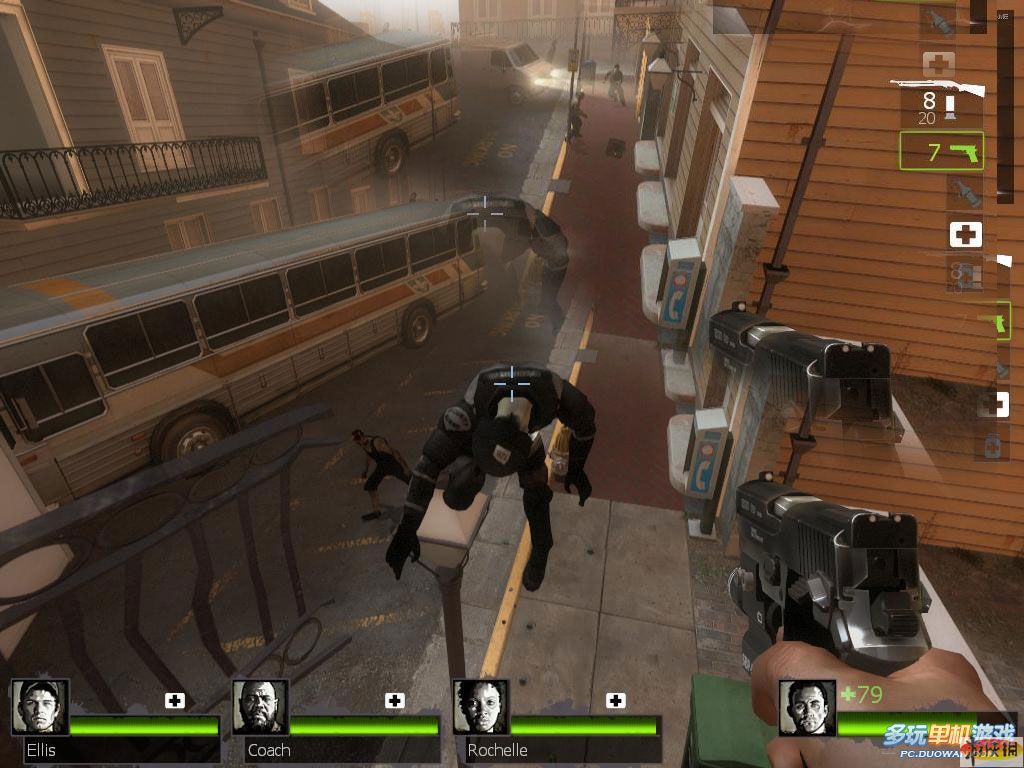Click the medkit icon above Rochelle's health bar
Image resolution: width=1024 pixels, height=768 pixels.
point(616,700)
